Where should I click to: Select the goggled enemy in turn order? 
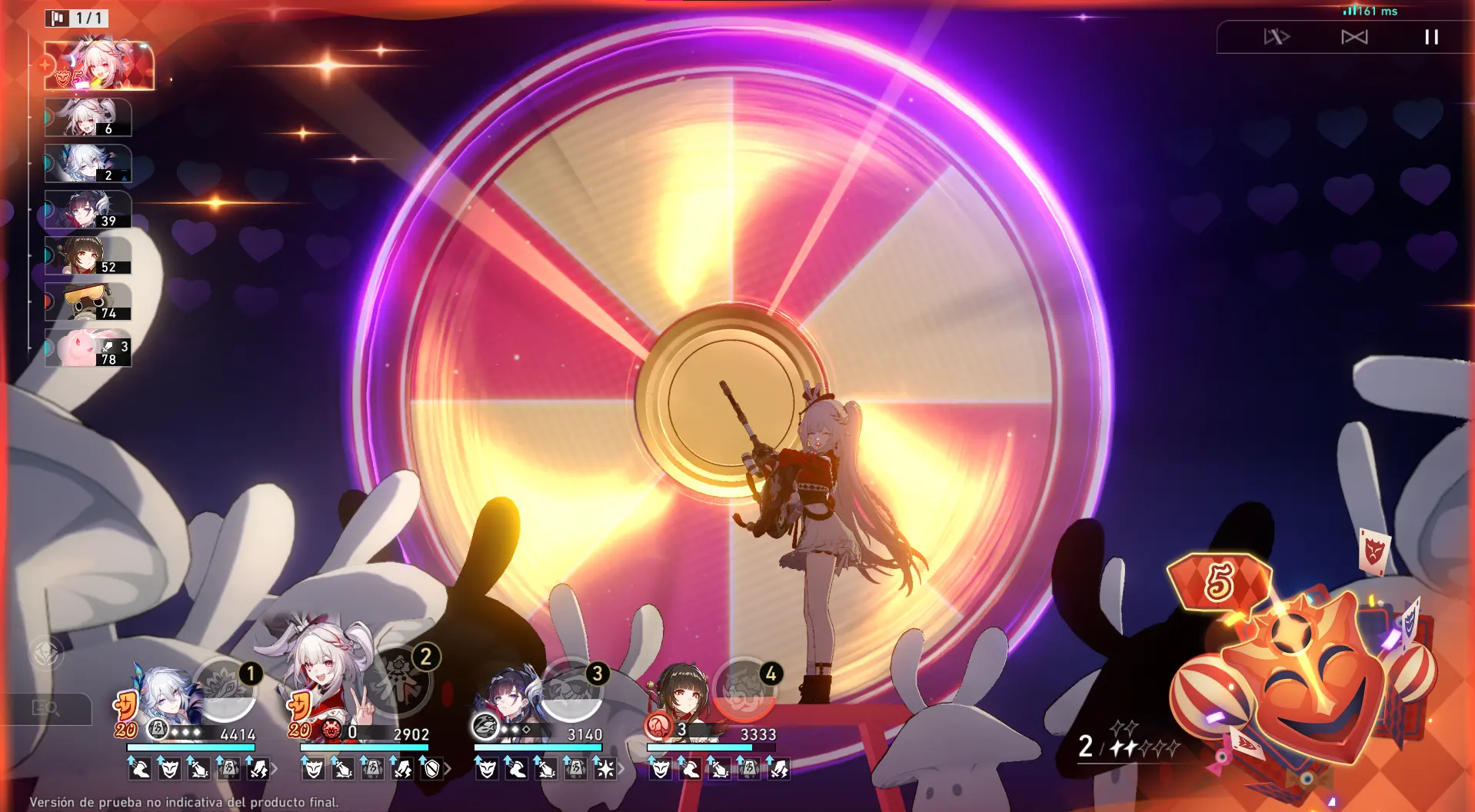click(88, 302)
